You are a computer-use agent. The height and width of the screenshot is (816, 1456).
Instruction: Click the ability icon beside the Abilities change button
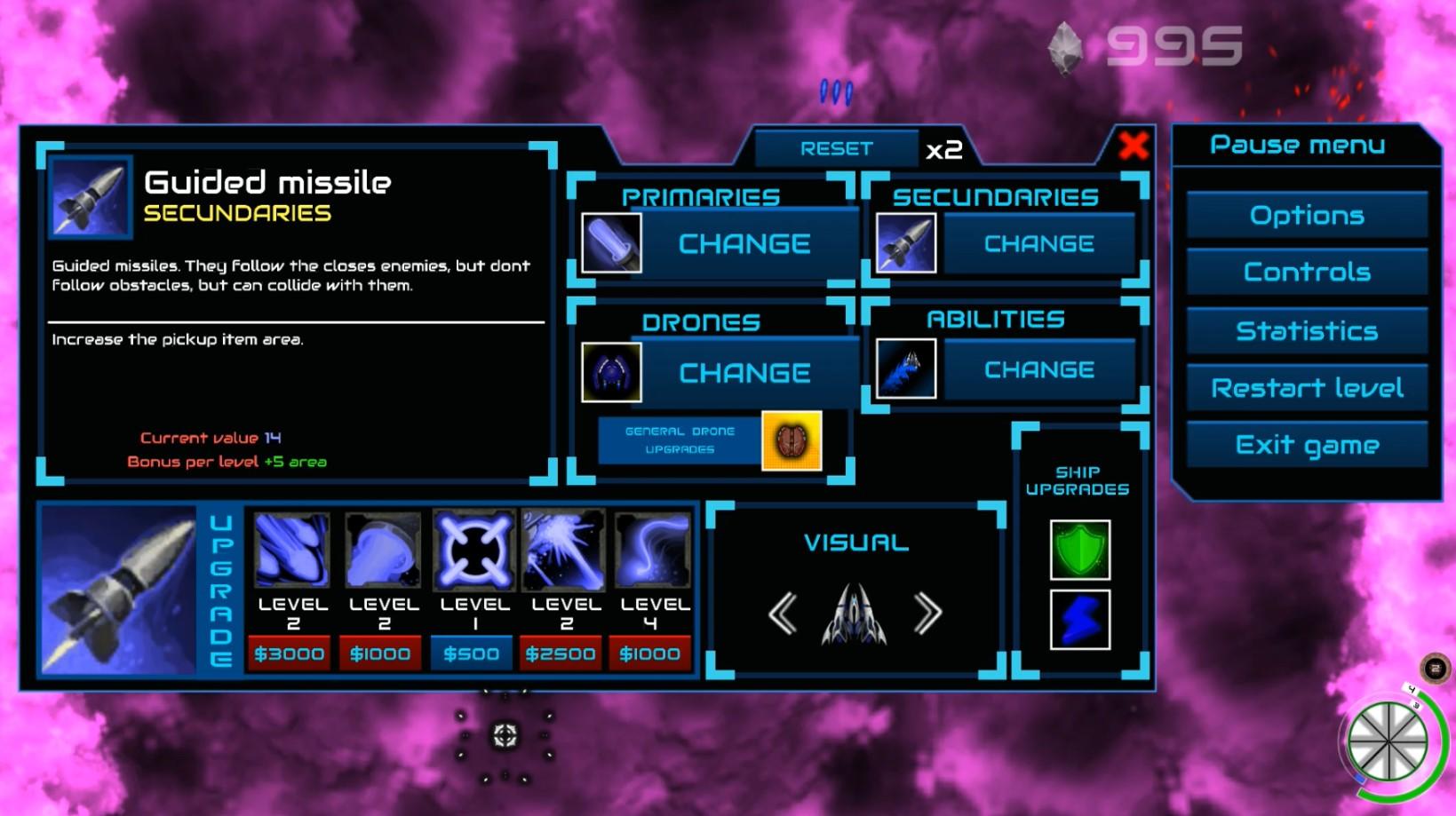906,368
